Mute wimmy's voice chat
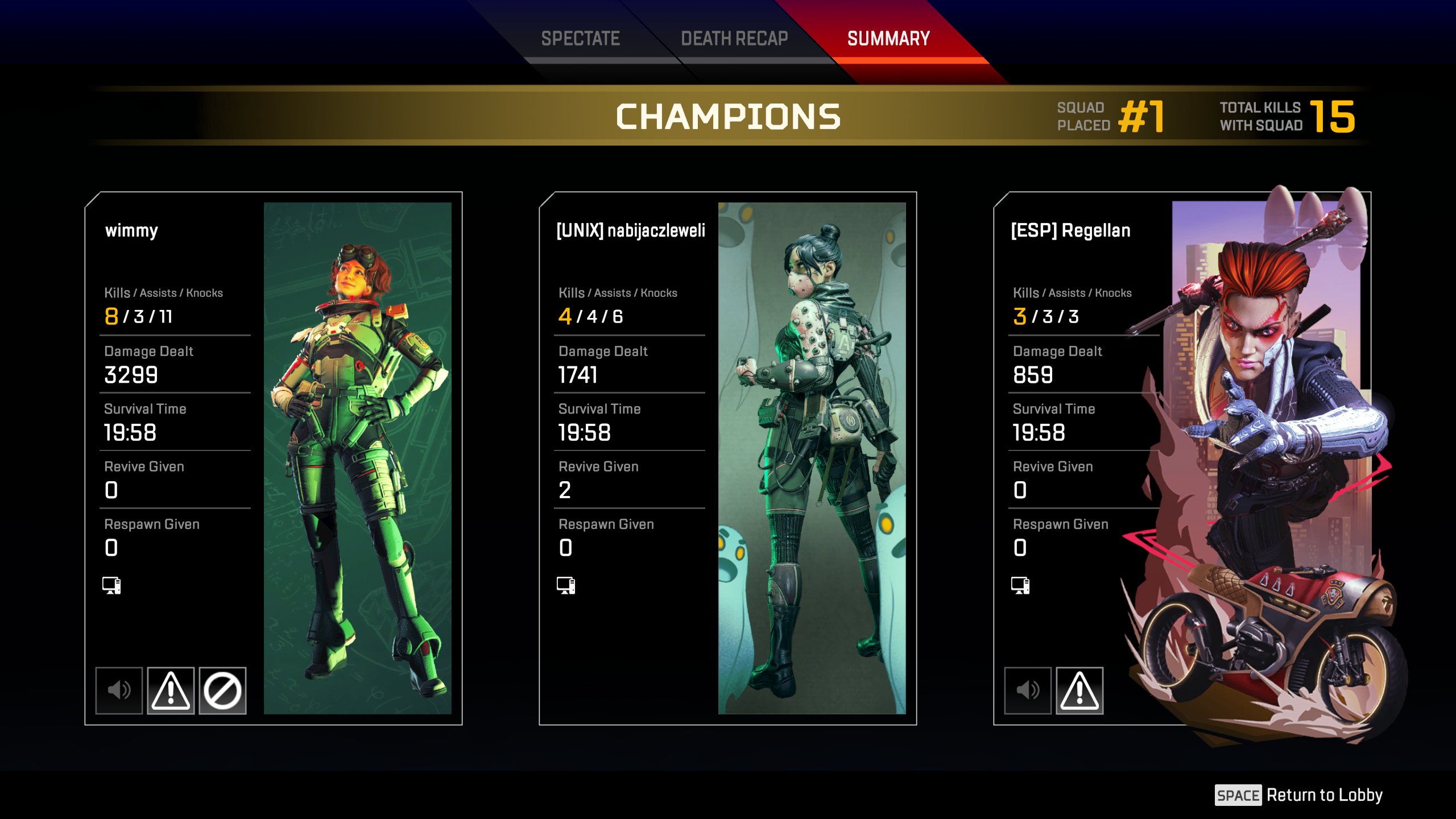 pos(119,690)
